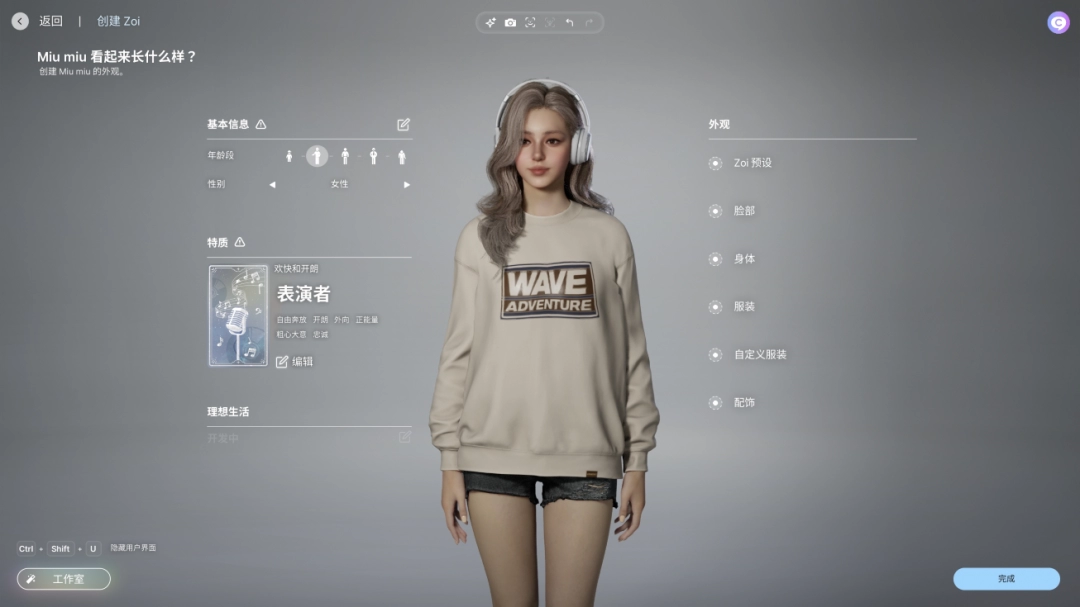
Task: Select the 自定义服装 custom outfit option
Action: (759, 355)
